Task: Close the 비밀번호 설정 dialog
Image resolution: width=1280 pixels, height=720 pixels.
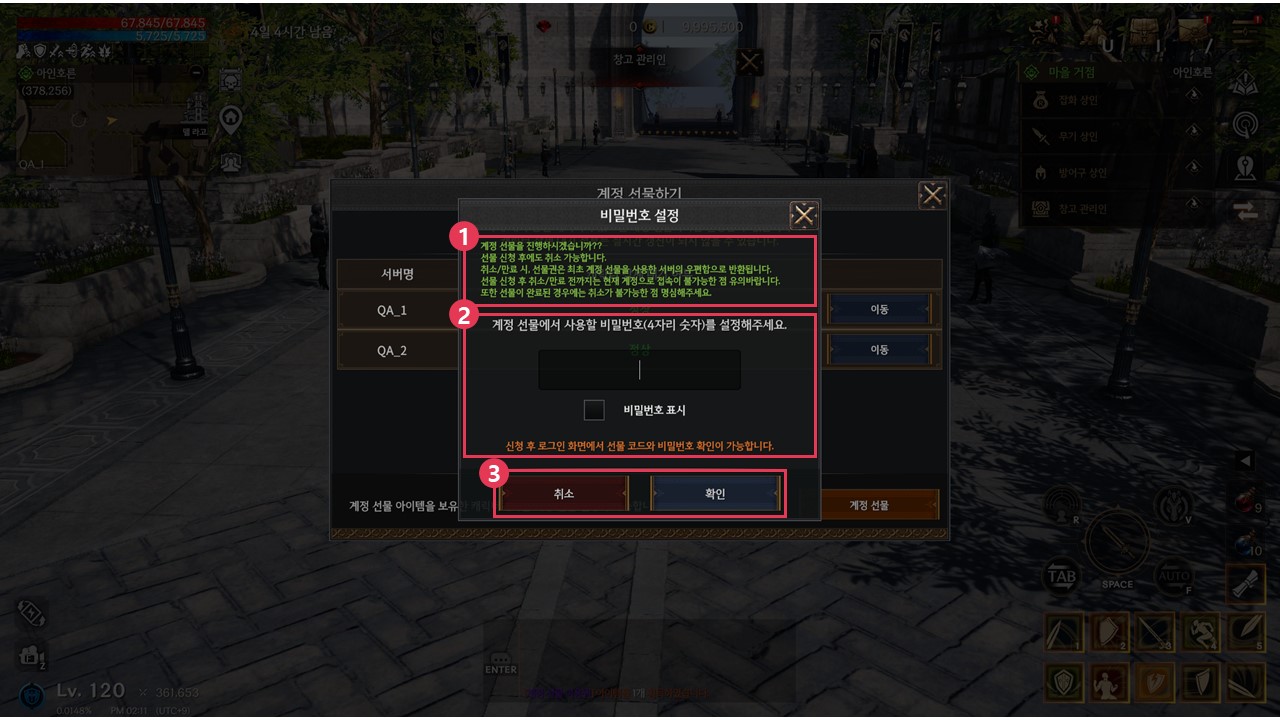Action: (804, 216)
